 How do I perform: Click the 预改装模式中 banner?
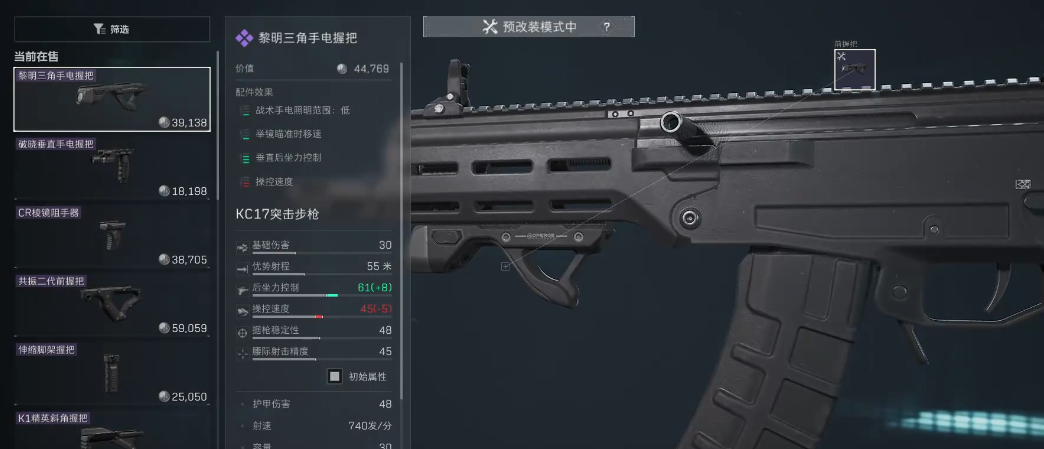pyautogui.click(x=528, y=27)
